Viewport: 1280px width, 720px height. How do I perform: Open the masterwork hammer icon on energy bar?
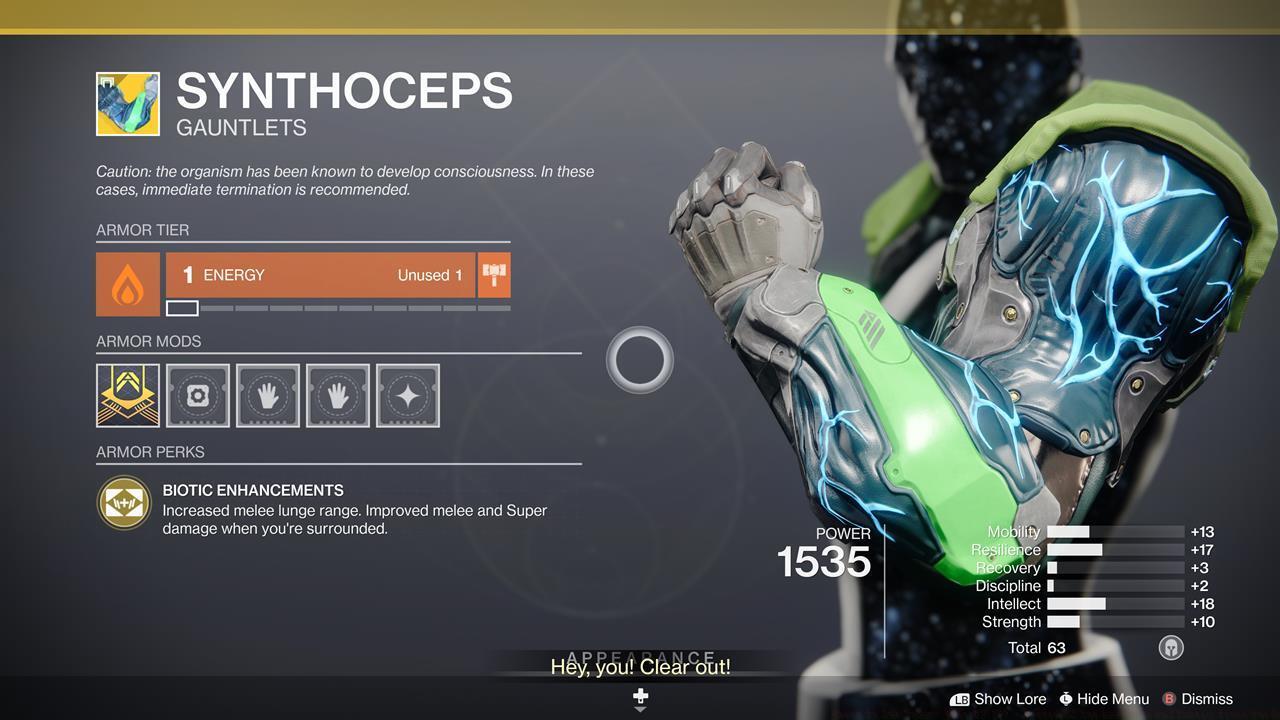pos(492,274)
